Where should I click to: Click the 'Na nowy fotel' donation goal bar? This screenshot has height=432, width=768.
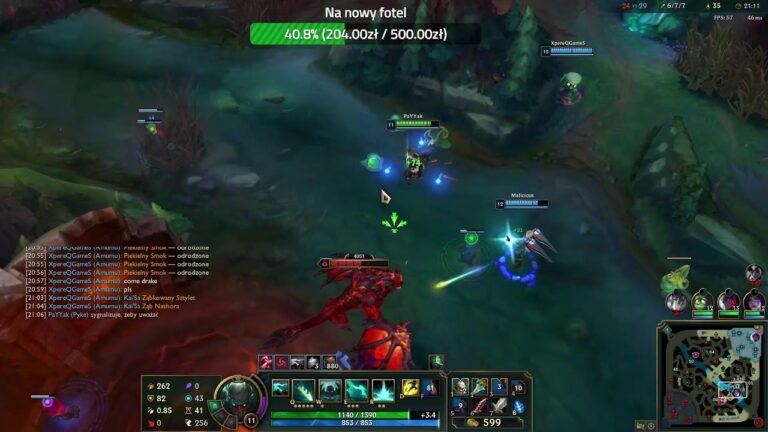[x=365, y=34]
